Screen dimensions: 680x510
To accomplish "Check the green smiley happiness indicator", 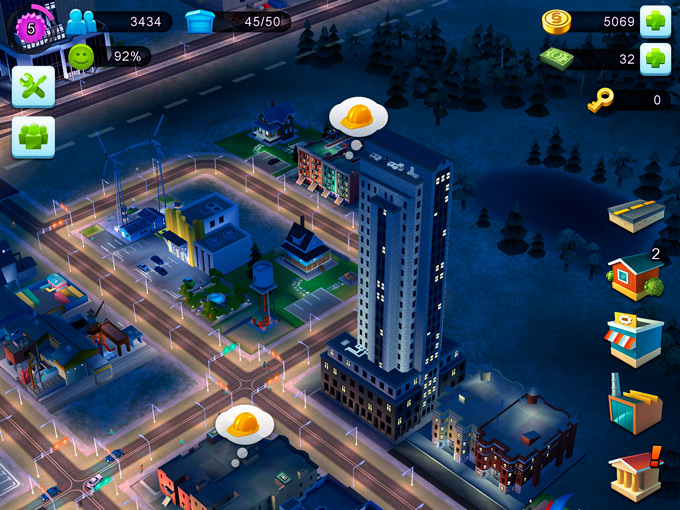I will coord(81,56).
